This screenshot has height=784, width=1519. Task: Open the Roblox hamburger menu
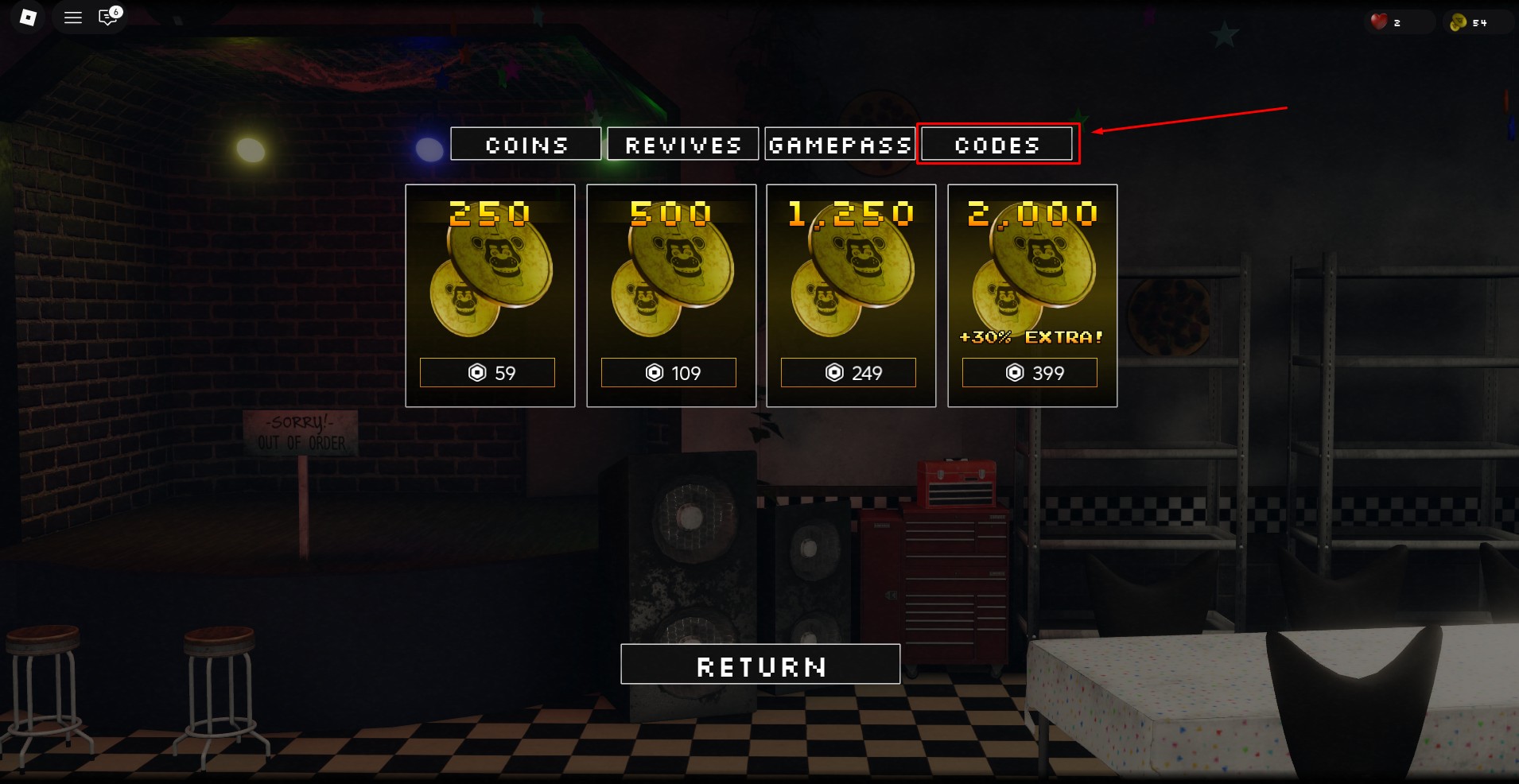[72, 17]
